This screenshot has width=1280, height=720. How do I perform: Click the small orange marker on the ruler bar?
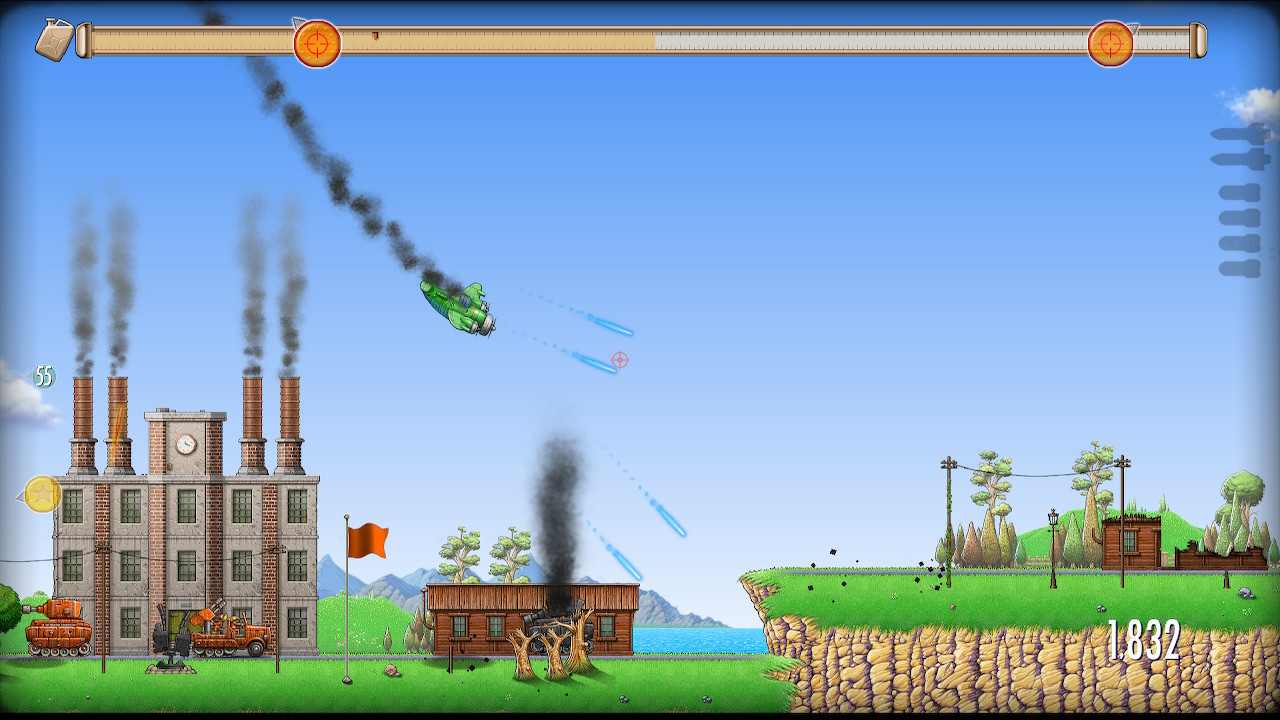(375, 35)
